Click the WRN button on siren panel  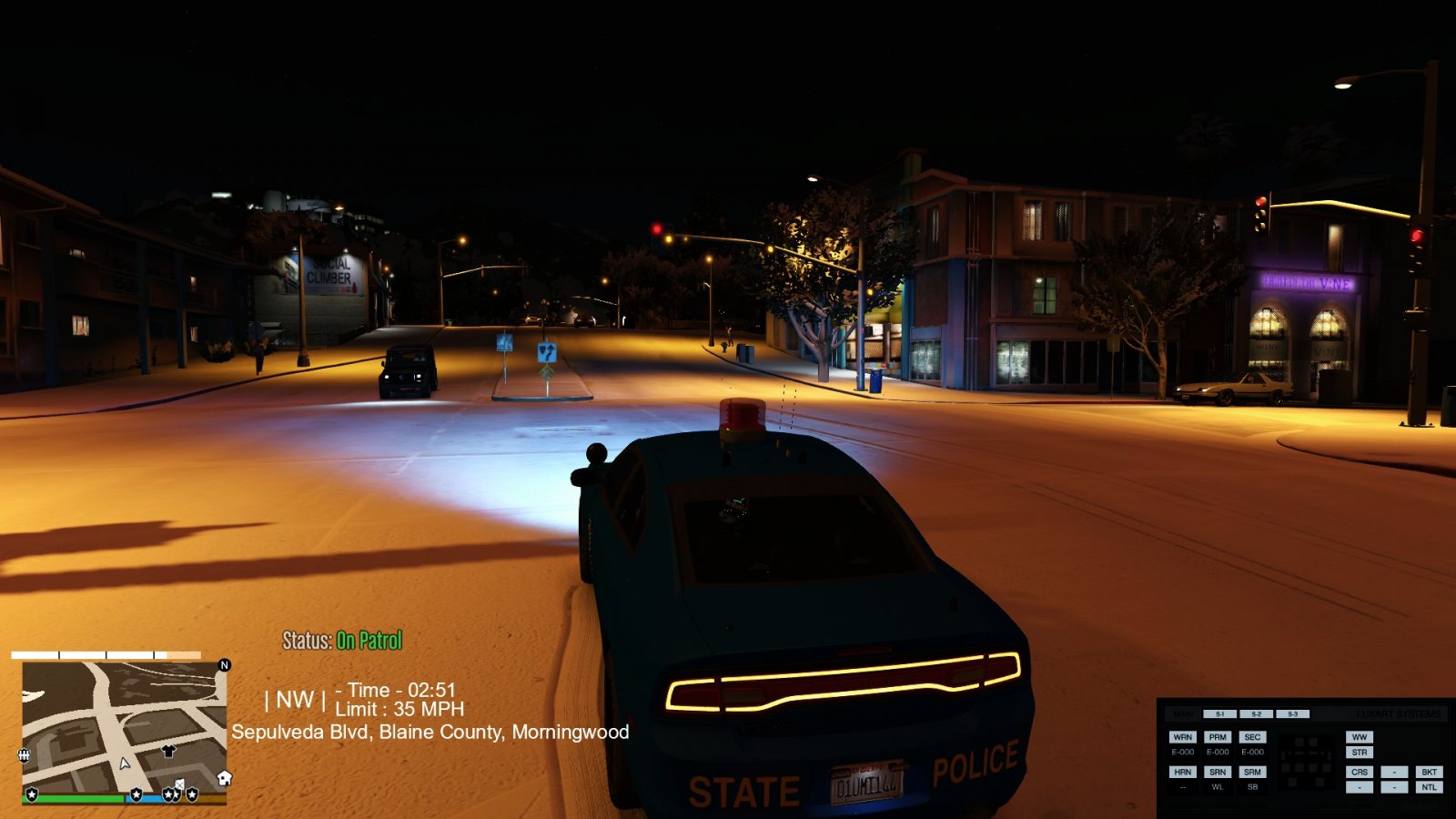pos(1182,737)
